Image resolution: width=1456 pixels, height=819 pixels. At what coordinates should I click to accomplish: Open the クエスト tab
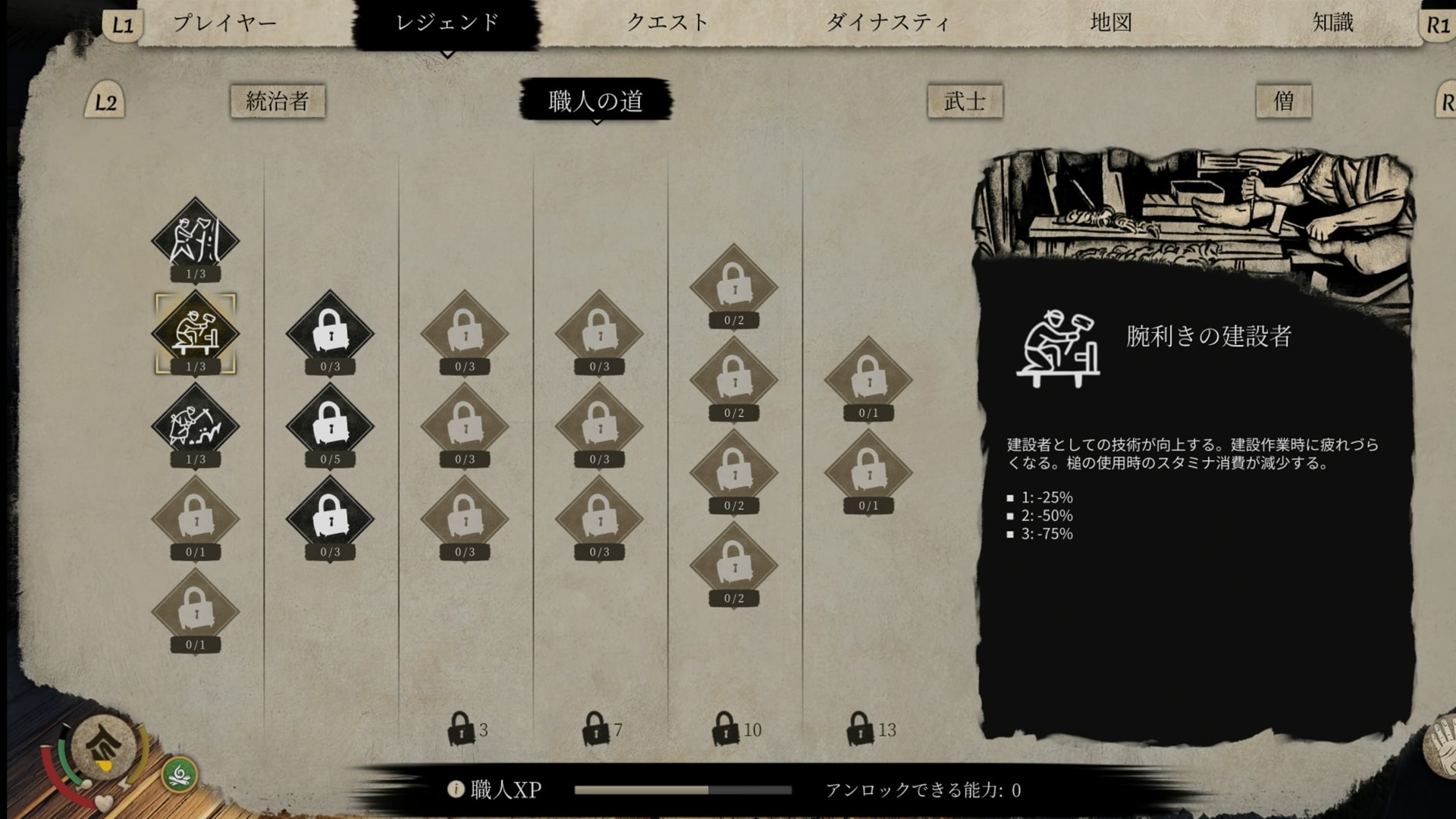pos(667,23)
